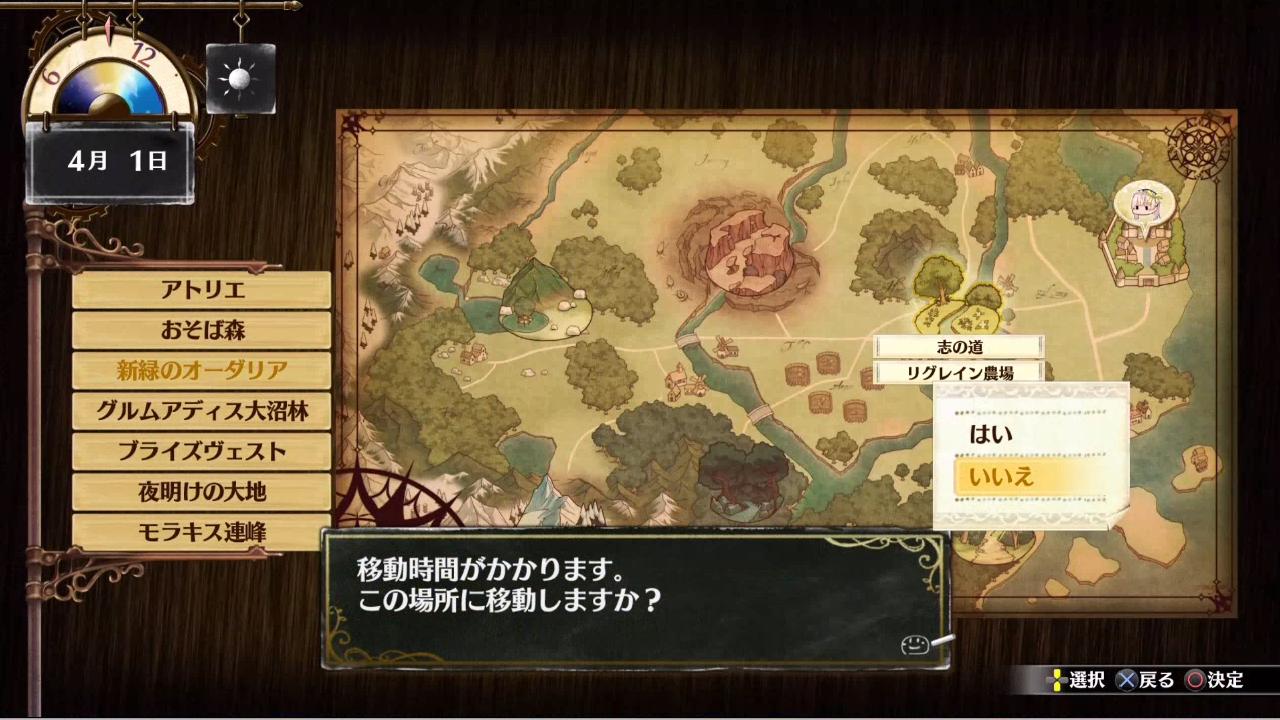Pick グルムアディス大沼林 from the list

click(x=202, y=411)
